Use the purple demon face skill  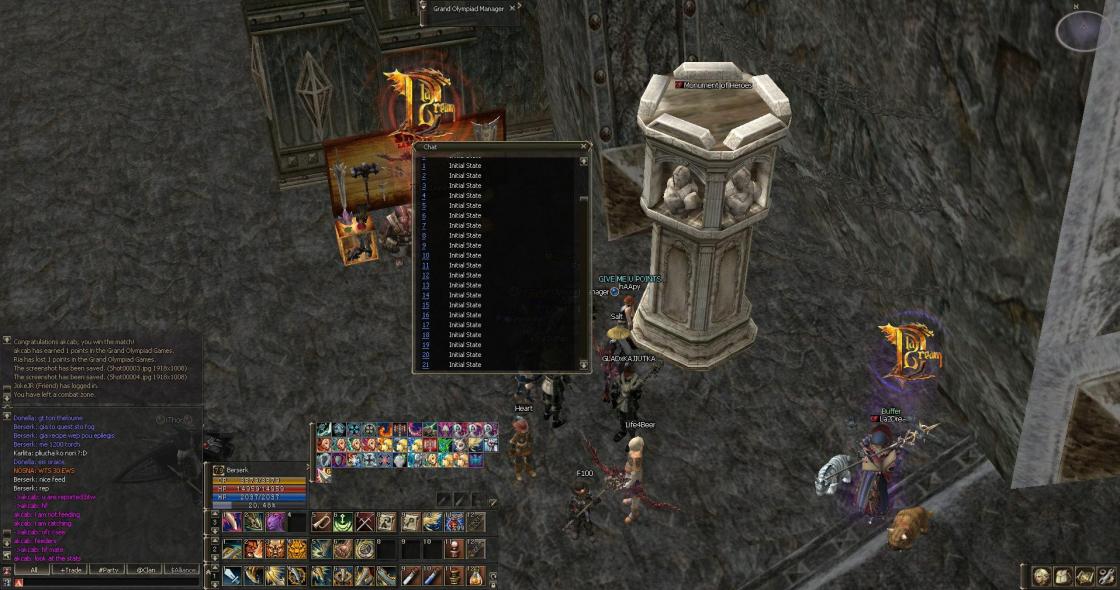[x=275, y=522]
